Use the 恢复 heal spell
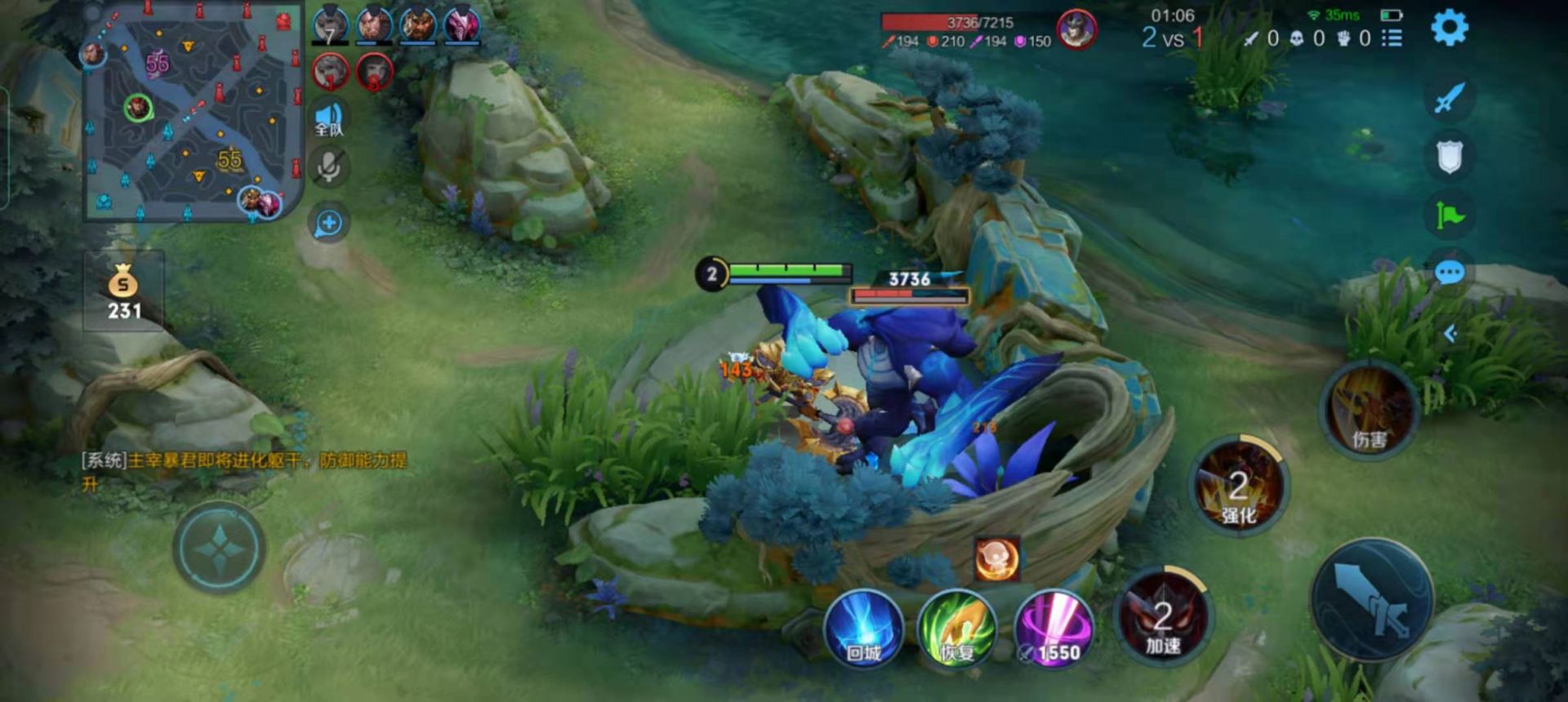1568x702 pixels. [957, 629]
